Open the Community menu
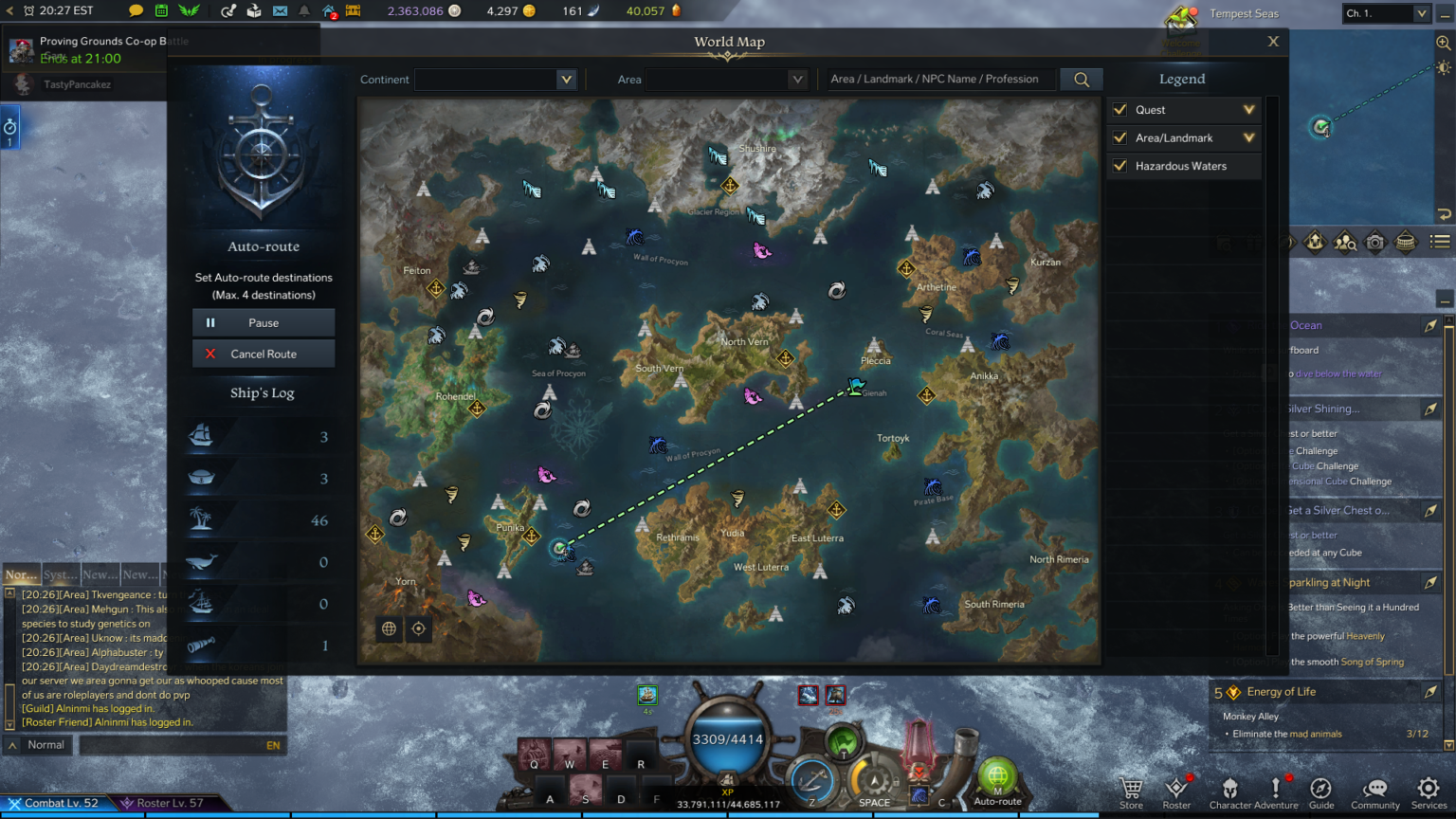Screen dimensions: 1456x819 click(x=1374, y=791)
